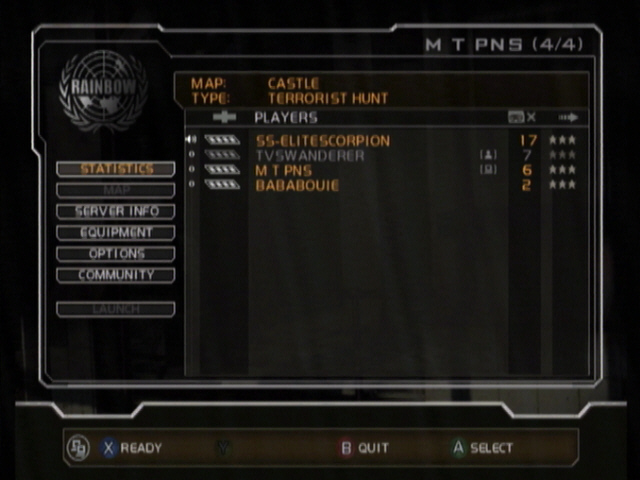Image resolution: width=640 pixels, height=480 pixels.
Task: Click the greyed-out Launch button
Action: 116,310
